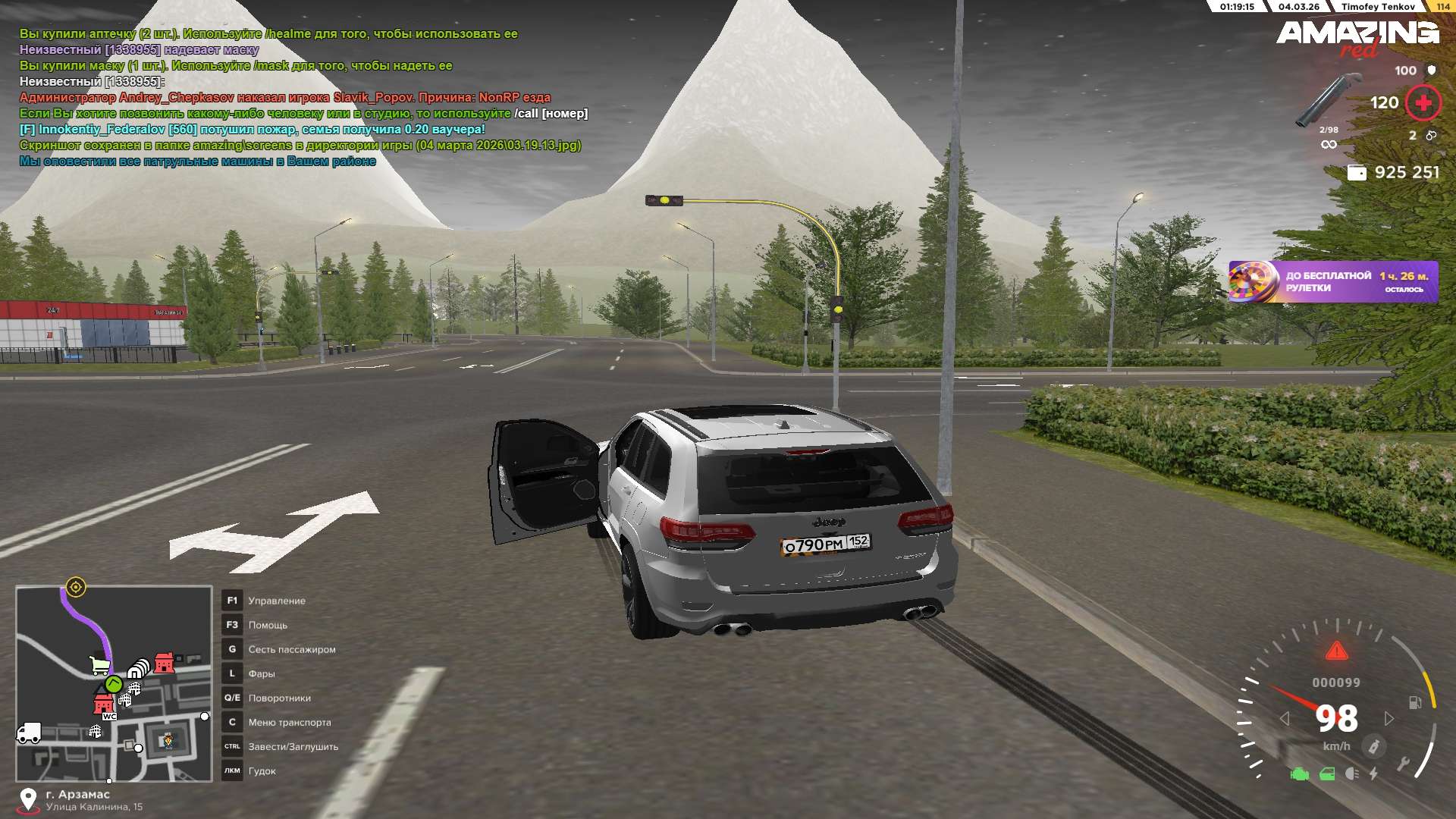
Task: Select the WC marker on minimap
Action: pyautogui.click(x=109, y=716)
